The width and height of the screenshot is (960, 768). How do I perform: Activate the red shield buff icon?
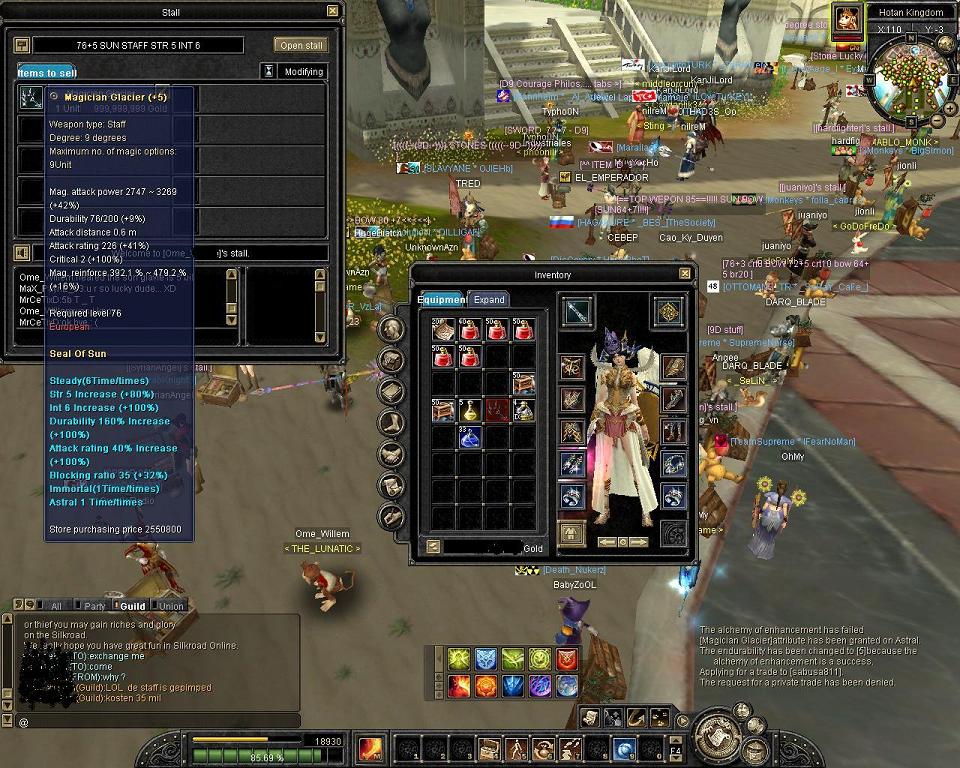point(567,658)
